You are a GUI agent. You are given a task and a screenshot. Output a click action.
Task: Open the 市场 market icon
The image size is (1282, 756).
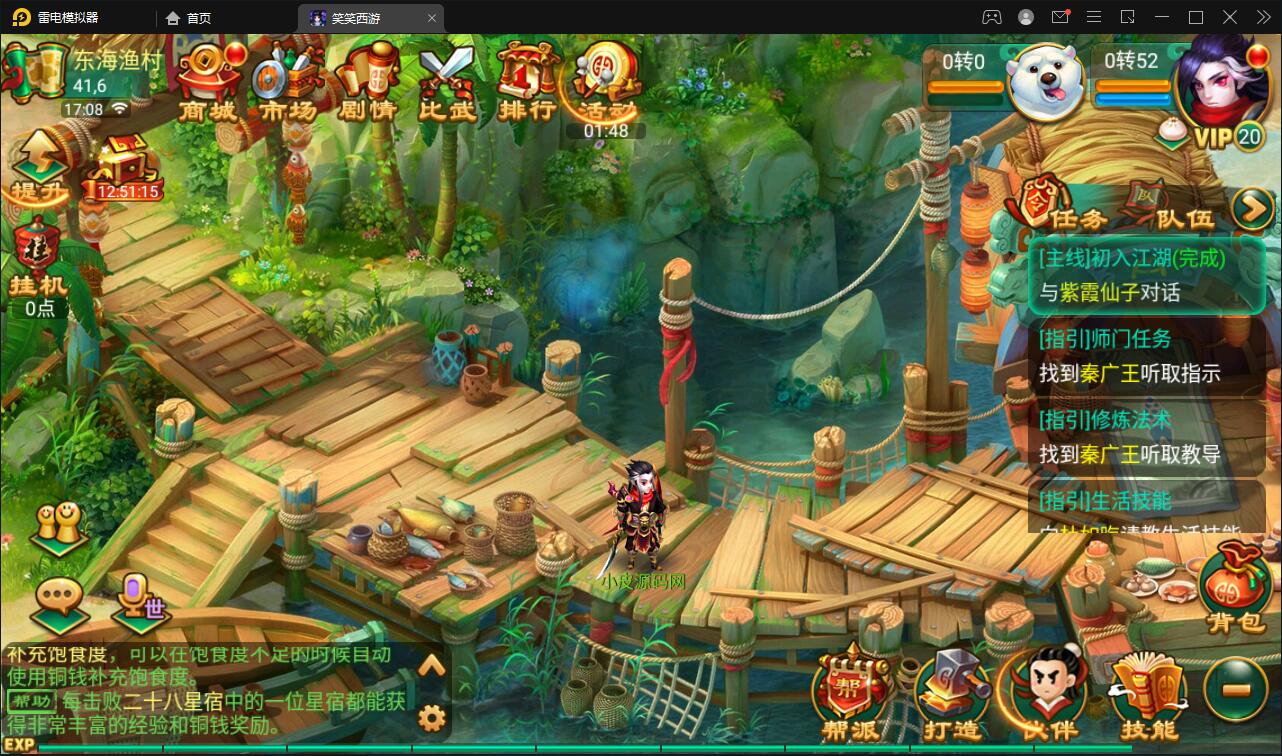[287, 80]
